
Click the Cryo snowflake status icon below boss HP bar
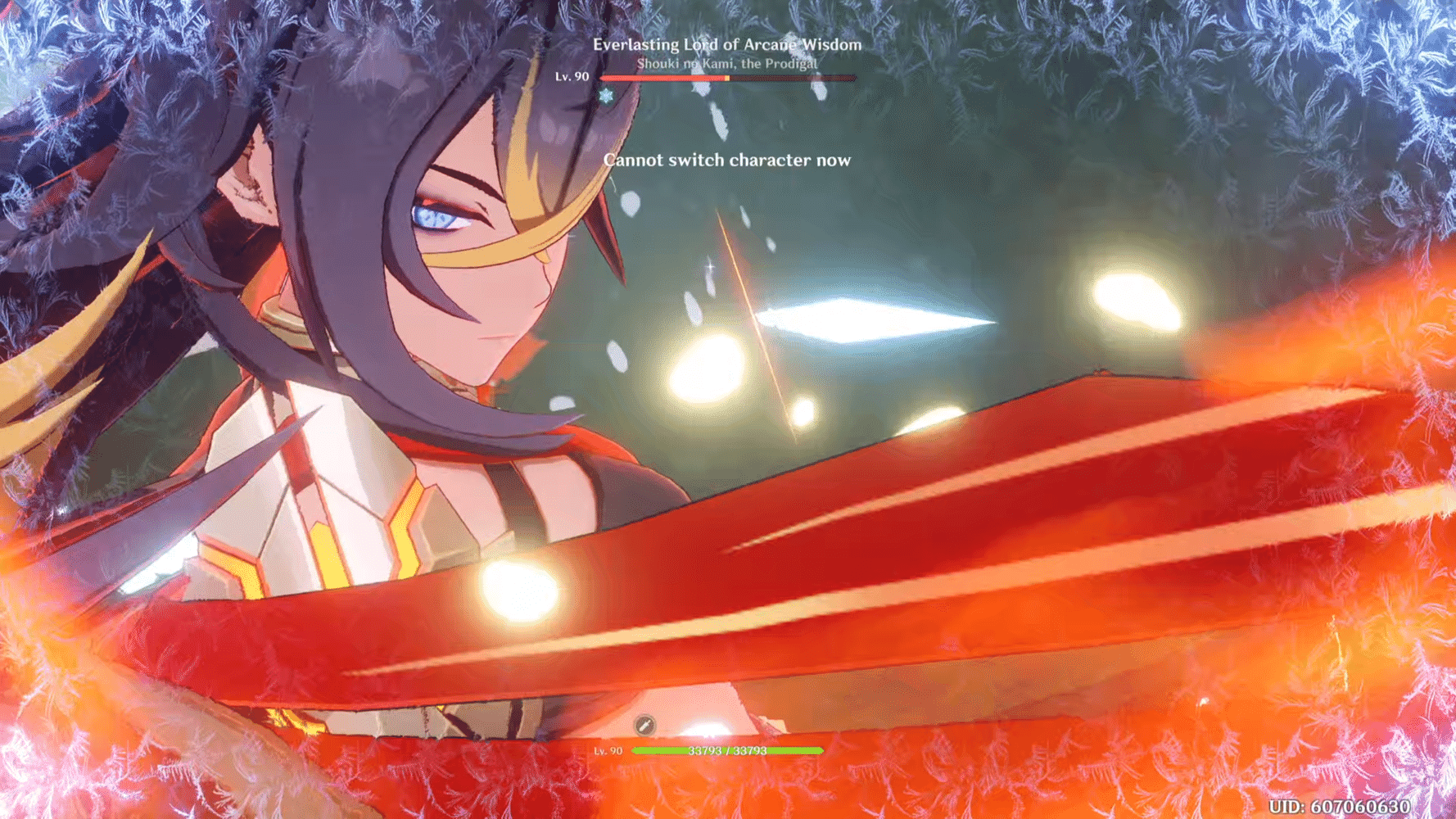point(606,96)
